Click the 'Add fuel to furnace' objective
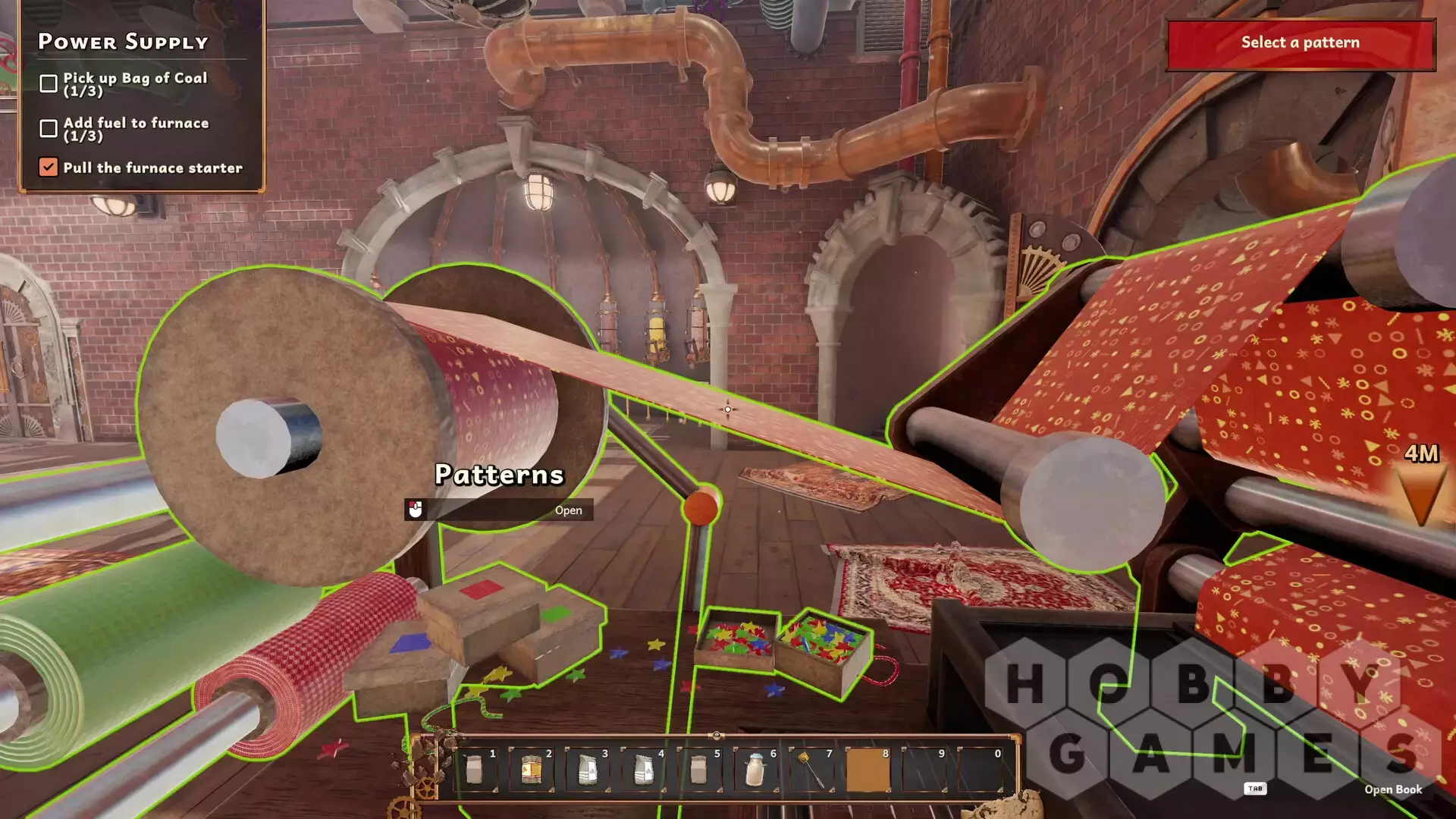Screen dimensions: 1456x819 click(135, 129)
